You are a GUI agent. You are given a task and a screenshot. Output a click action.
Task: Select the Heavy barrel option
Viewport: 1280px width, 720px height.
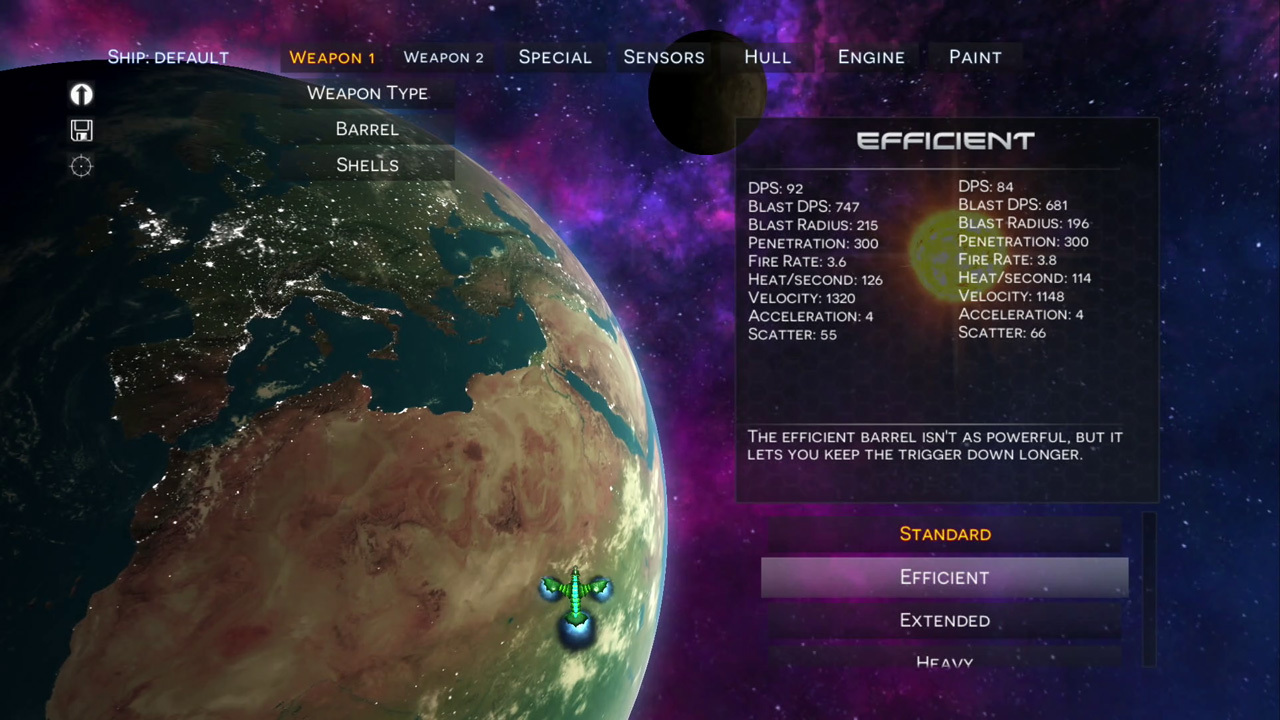tap(944, 660)
